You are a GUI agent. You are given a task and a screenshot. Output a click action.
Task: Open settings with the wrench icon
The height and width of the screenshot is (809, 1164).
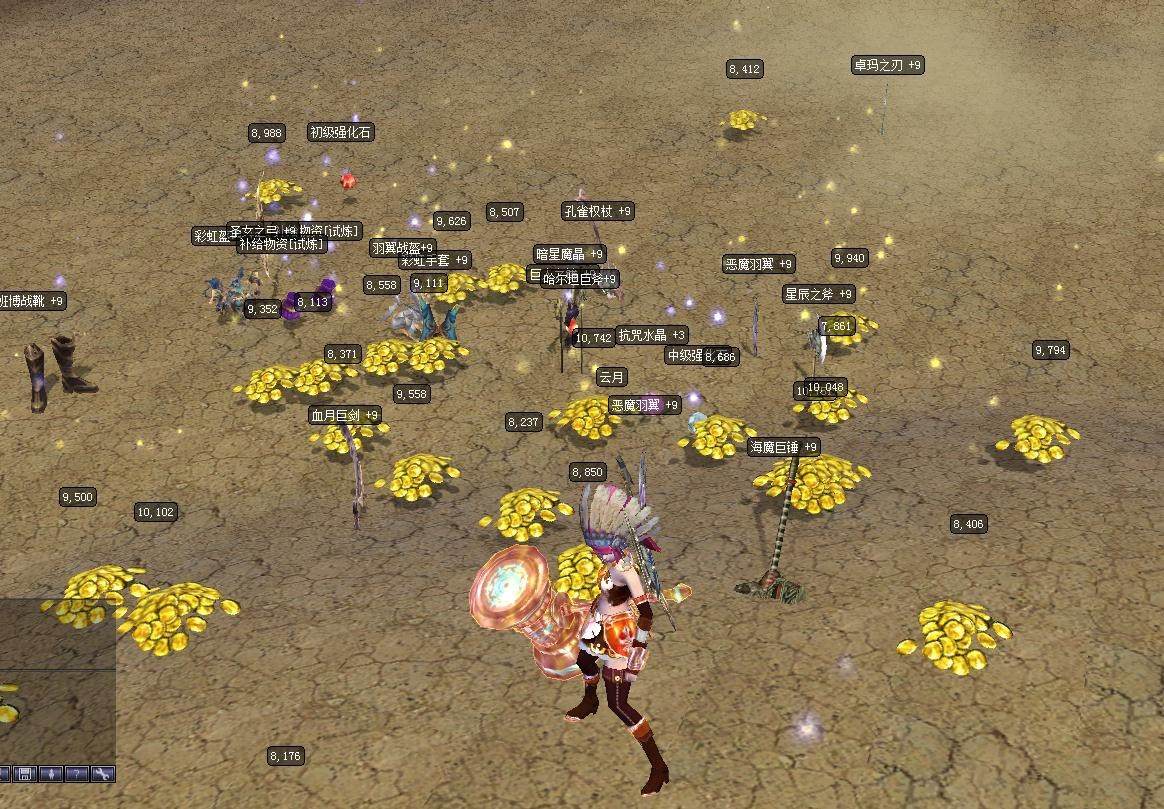pyautogui.click(x=104, y=774)
